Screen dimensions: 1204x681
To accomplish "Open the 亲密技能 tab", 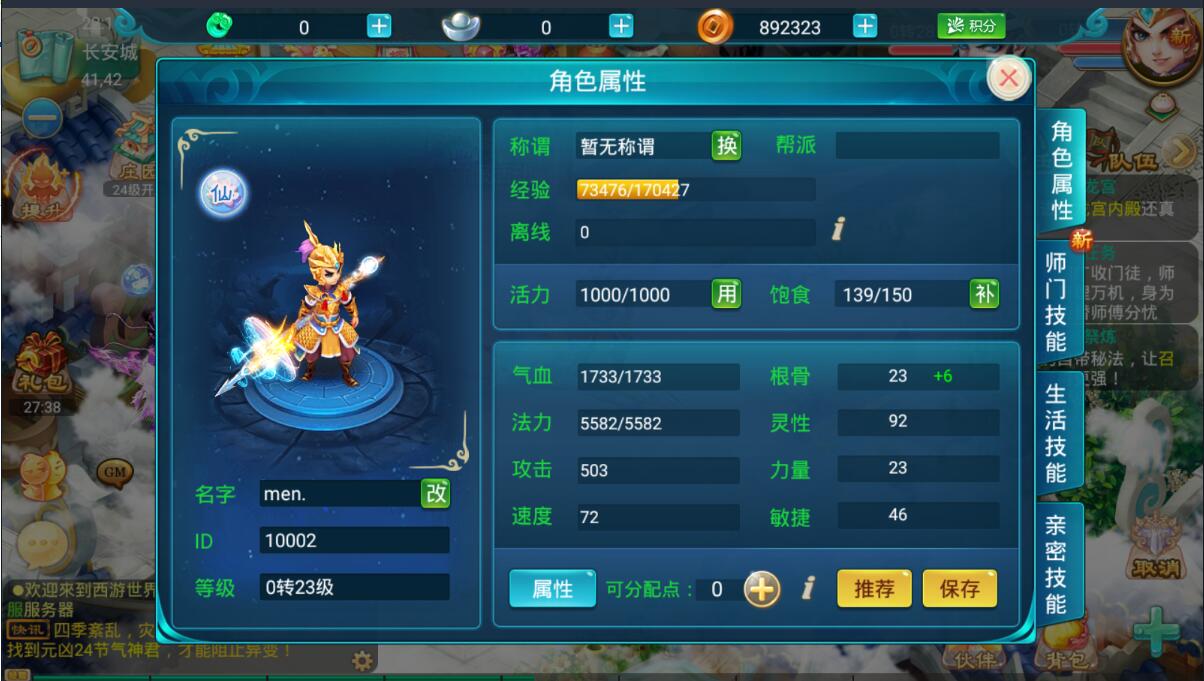I will coord(1057,563).
